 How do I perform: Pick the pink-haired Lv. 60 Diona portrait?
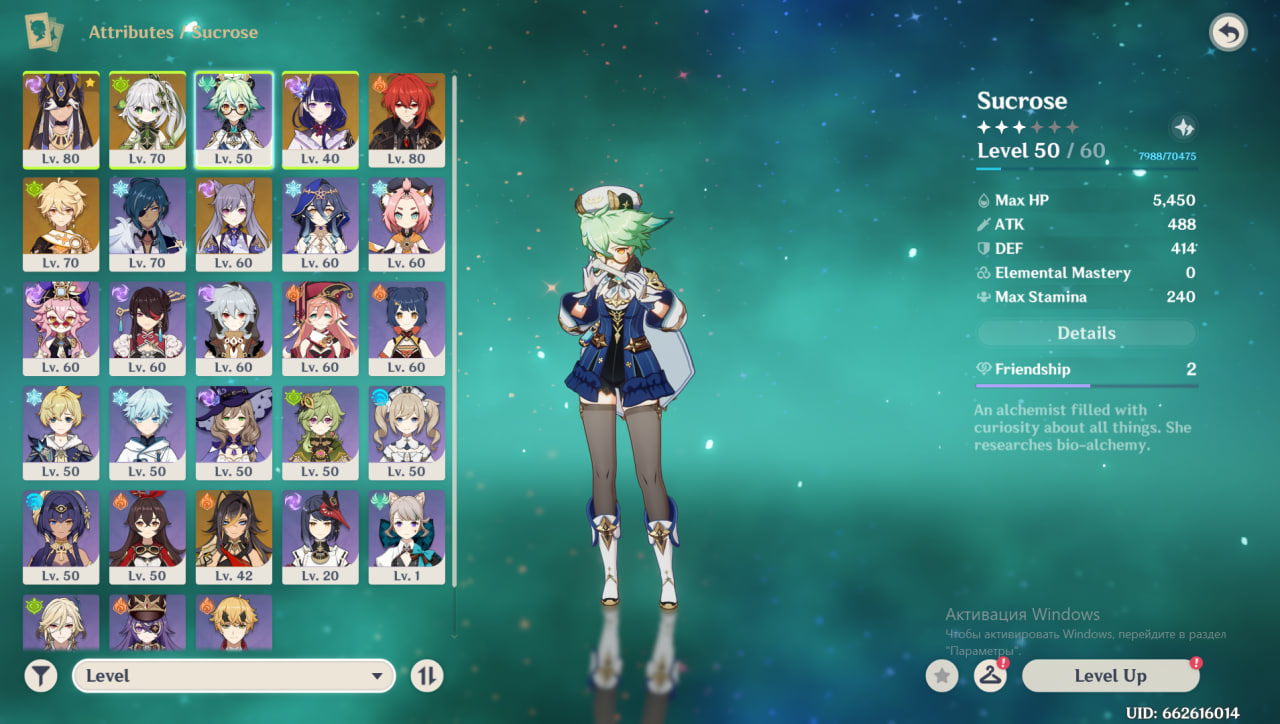tap(407, 223)
